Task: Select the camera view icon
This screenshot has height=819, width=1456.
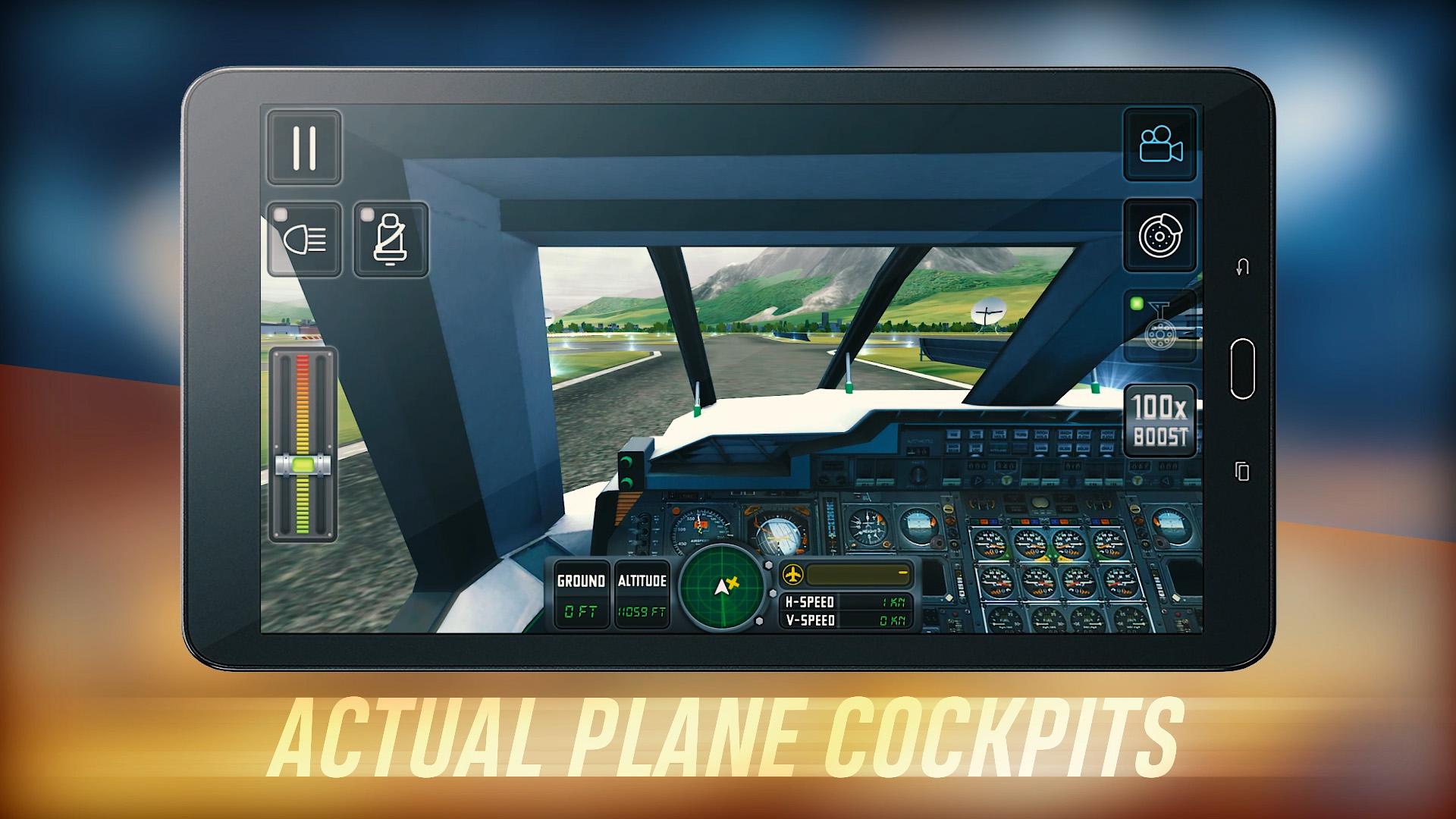Action: (1160, 145)
